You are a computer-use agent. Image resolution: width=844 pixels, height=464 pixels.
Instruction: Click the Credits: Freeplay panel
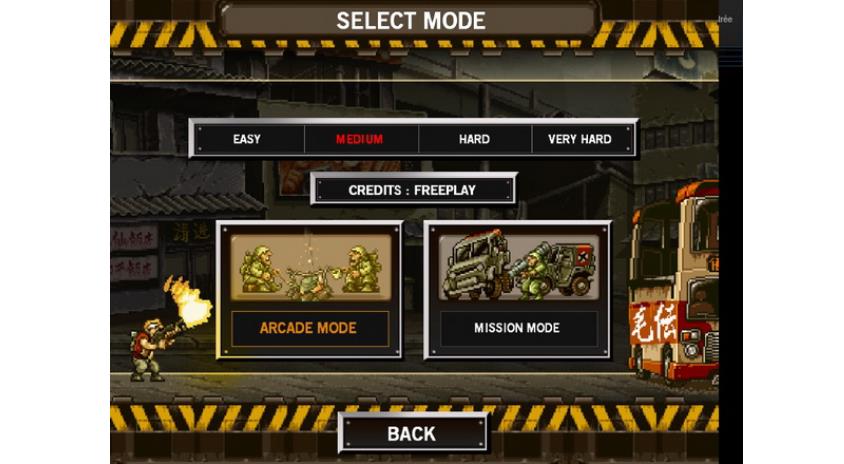click(x=414, y=189)
